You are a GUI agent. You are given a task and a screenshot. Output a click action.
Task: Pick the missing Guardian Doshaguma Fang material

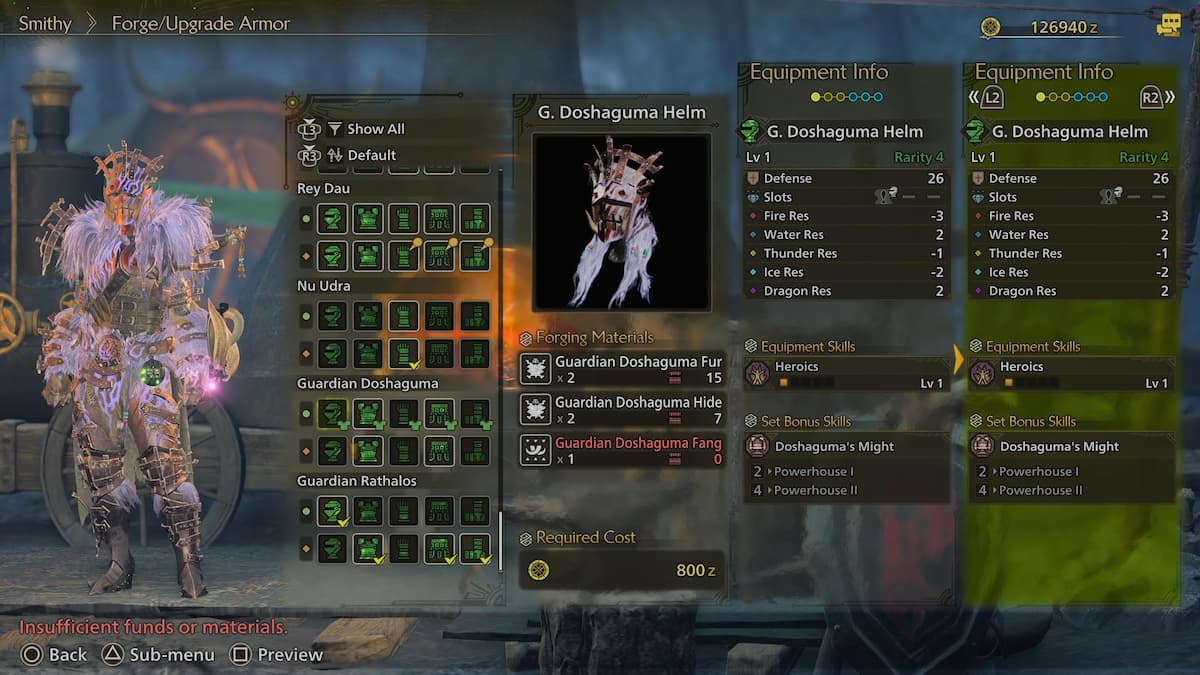pyautogui.click(x=621, y=450)
